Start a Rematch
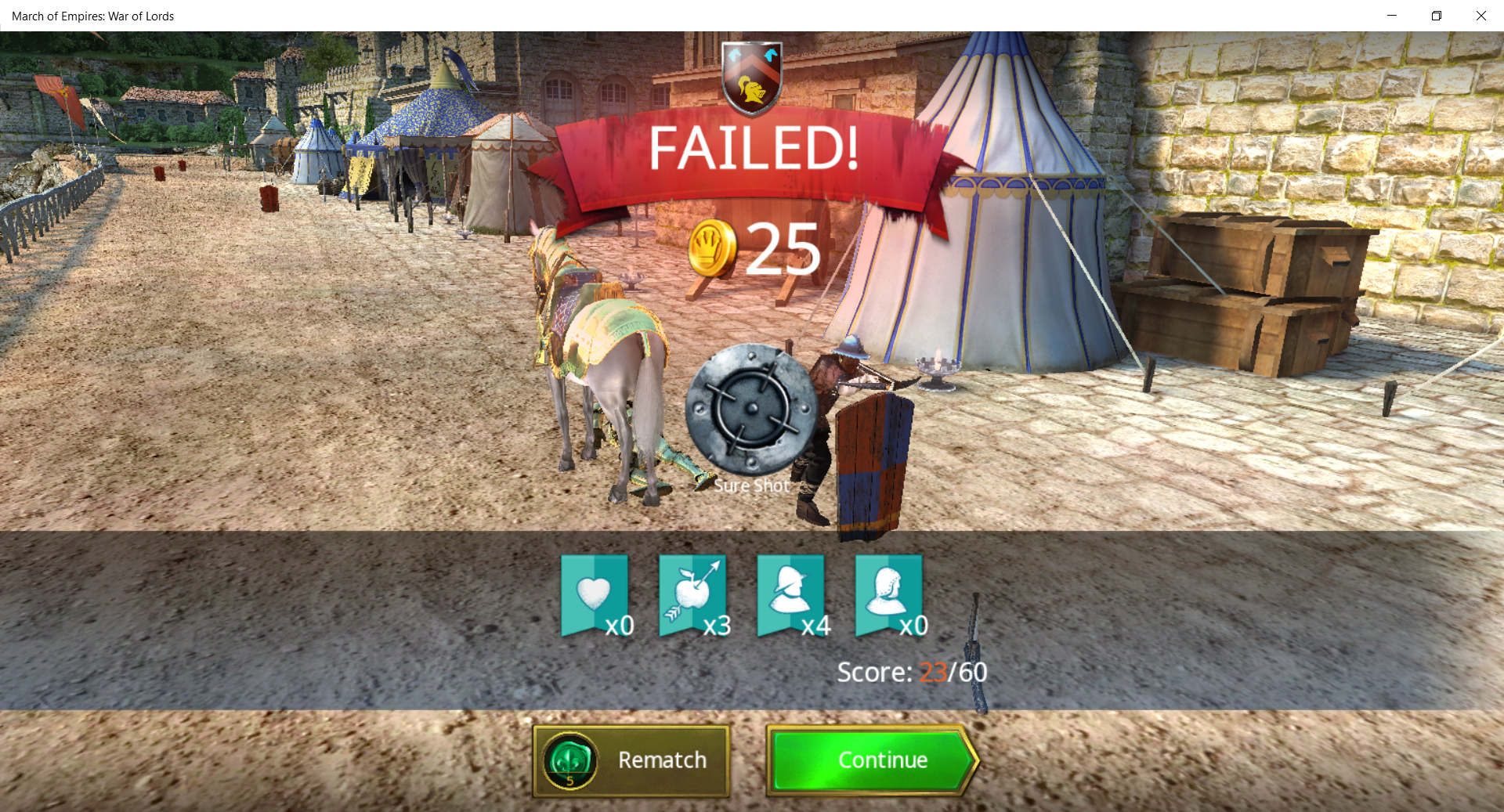 click(x=631, y=760)
